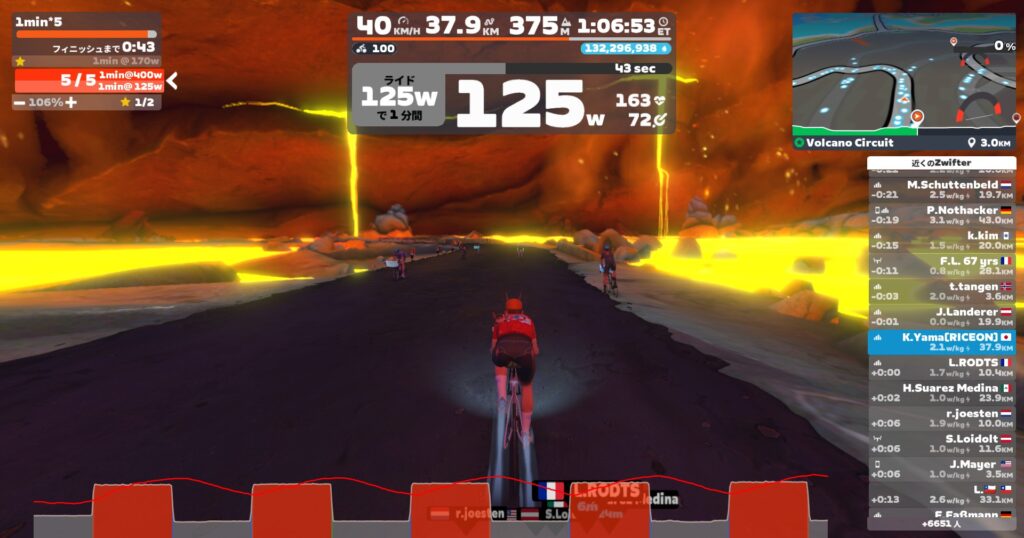Click the 近くのZwifter list header

941,163
